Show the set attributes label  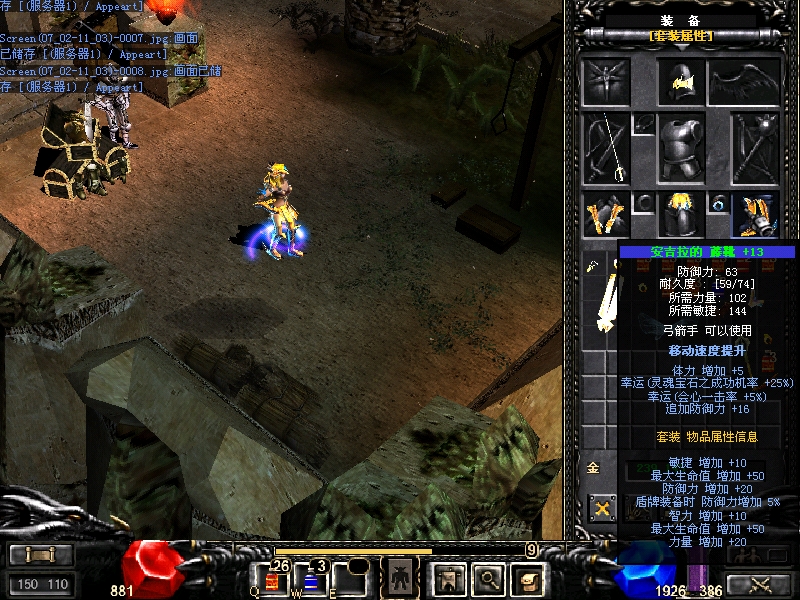(681, 36)
